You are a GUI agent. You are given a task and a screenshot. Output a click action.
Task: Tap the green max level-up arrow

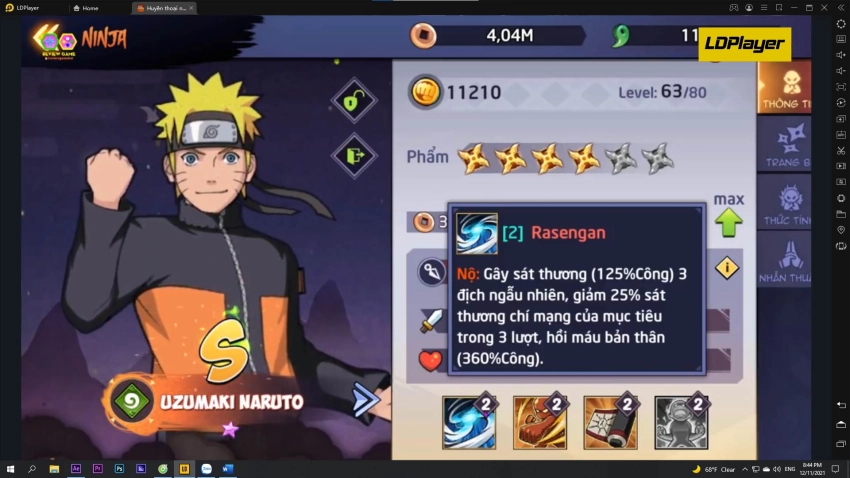tap(728, 222)
